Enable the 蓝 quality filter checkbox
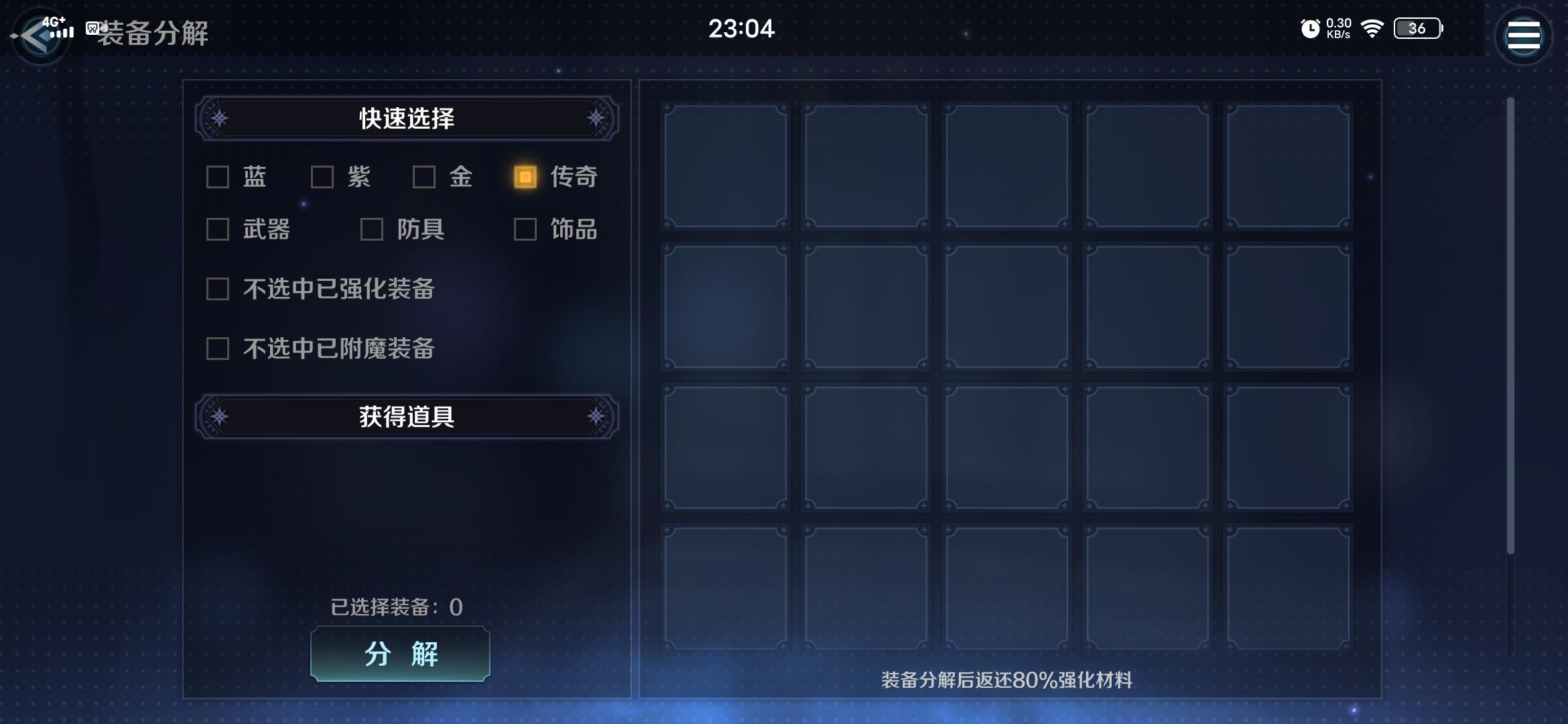1568x724 pixels. 216,177
